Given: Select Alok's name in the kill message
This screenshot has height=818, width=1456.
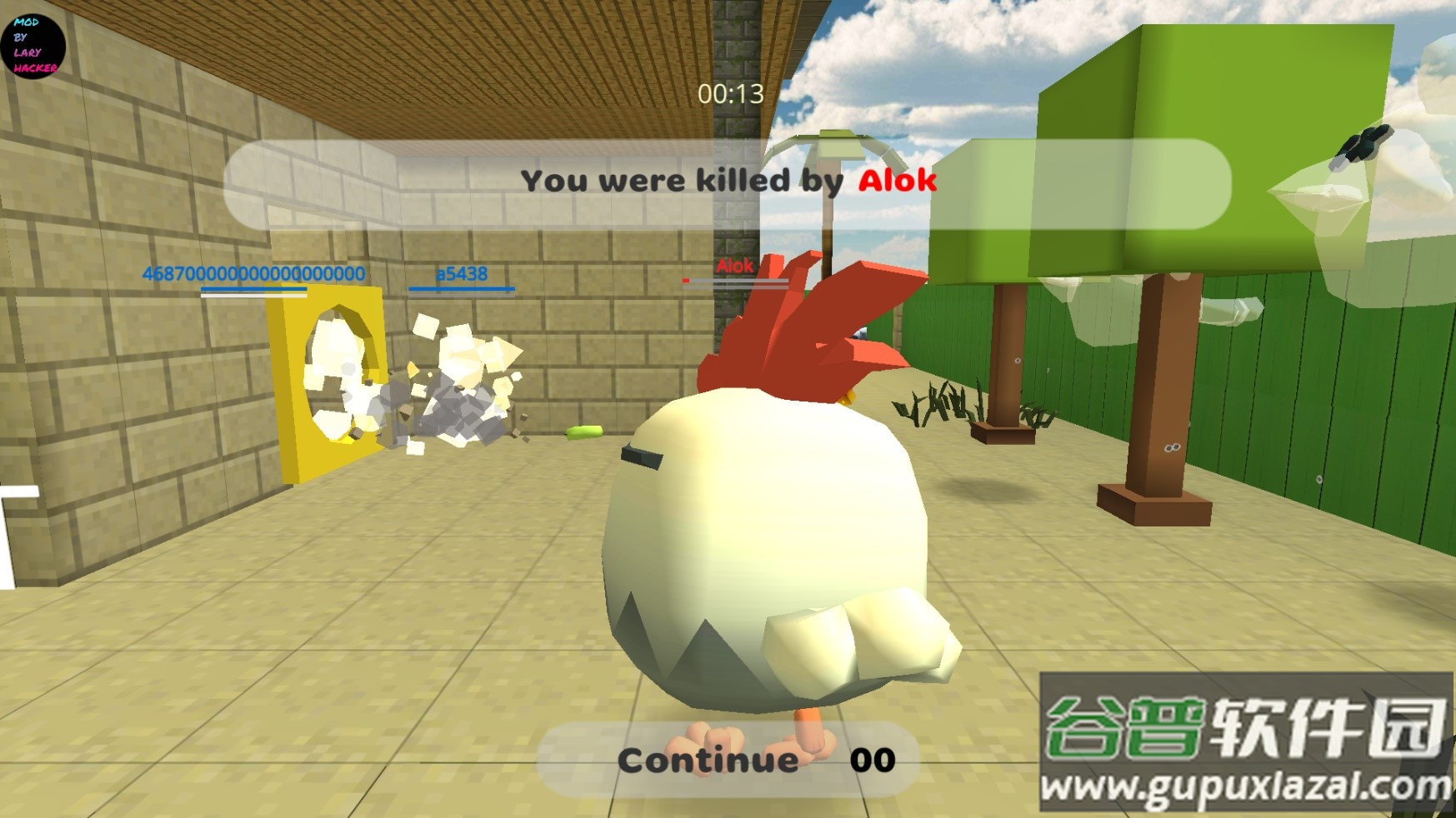Looking at the screenshot, I should [x=898, y=180].
